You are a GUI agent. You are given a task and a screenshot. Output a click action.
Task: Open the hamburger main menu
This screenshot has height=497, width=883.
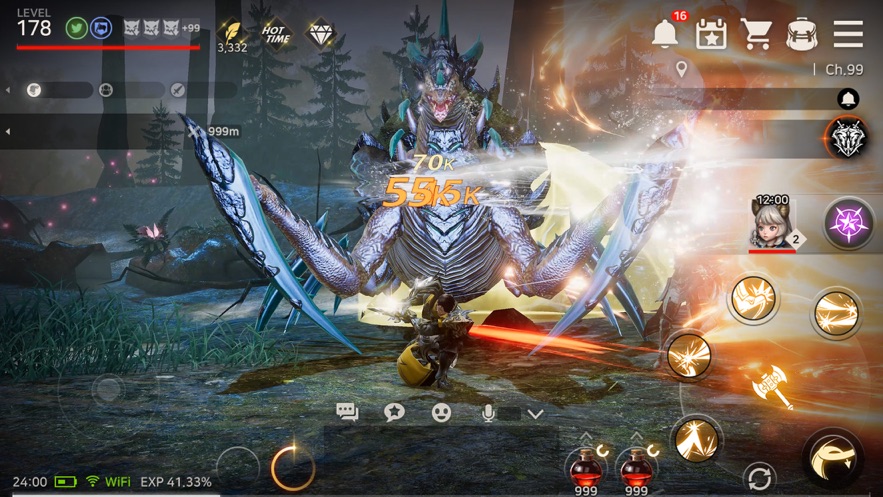pos(848,33)
